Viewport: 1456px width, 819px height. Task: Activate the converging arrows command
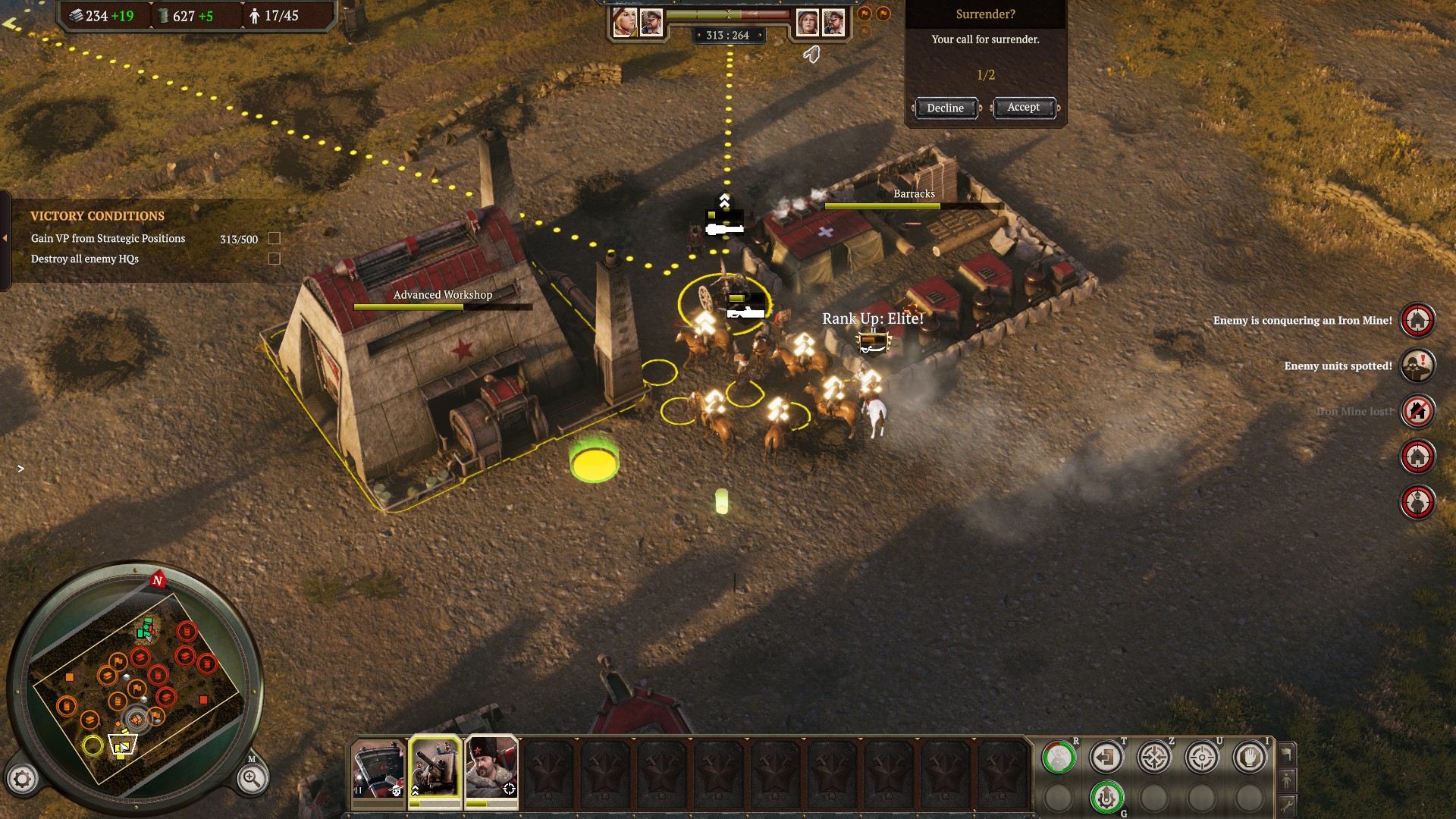point(1153,757)
